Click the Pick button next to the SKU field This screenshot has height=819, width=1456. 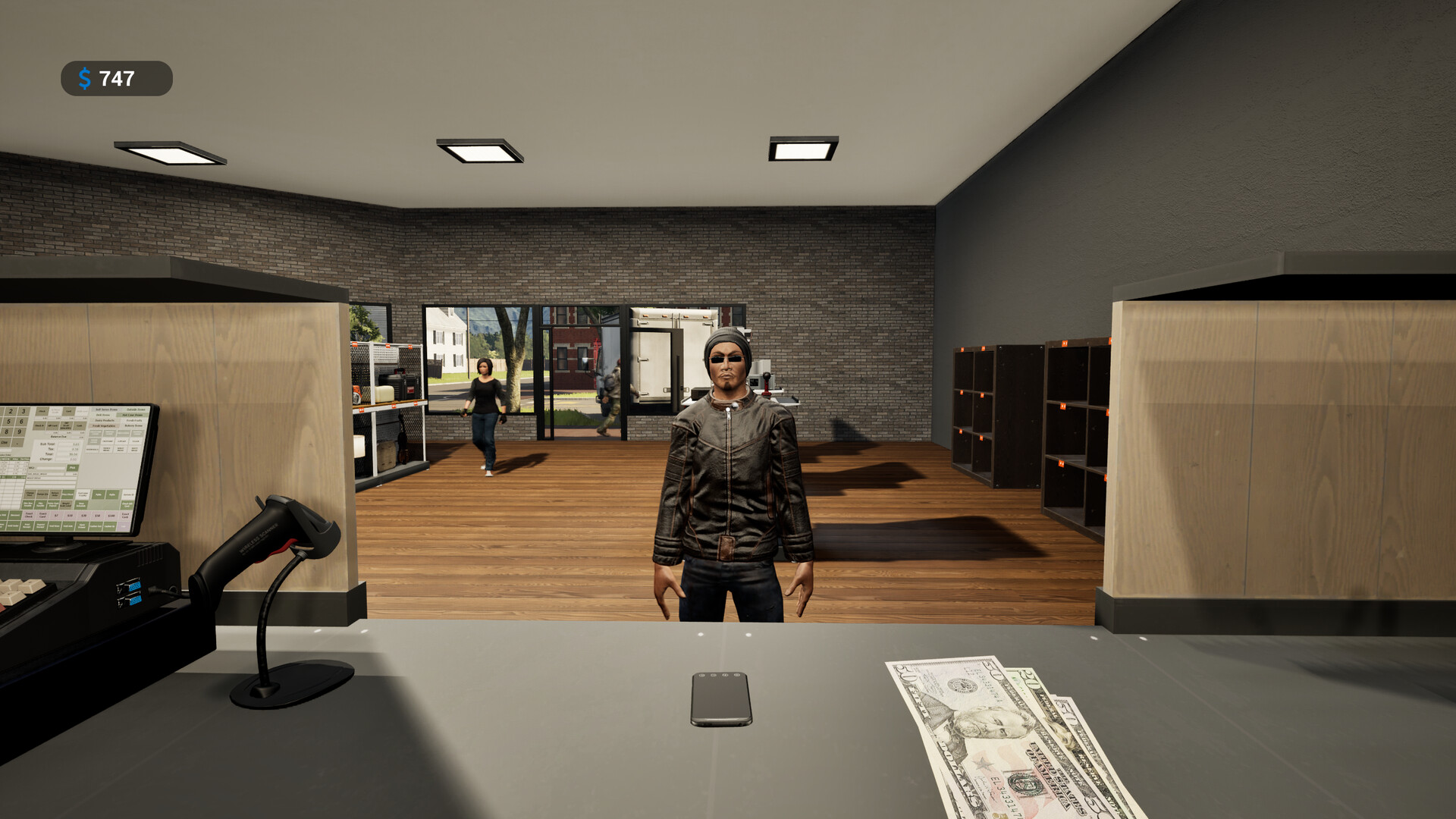(73, 468)
